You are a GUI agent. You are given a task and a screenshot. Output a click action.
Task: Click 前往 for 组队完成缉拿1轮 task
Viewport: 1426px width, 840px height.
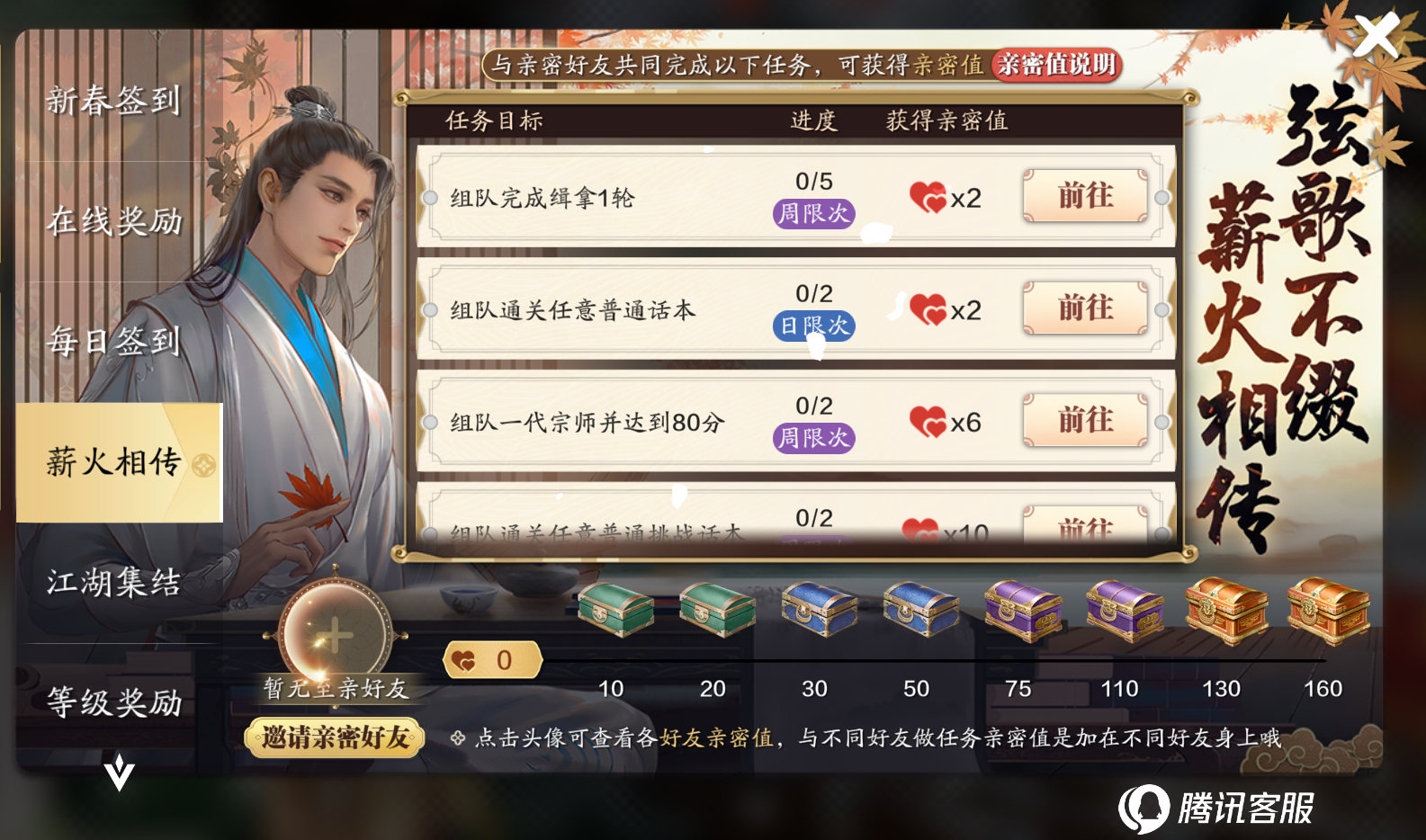pyautogui.click(x=1085, y=198)
